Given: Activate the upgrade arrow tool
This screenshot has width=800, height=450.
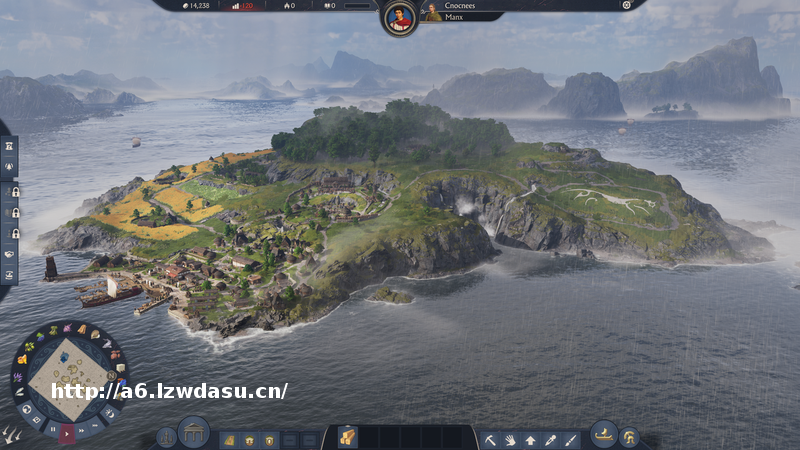Looking at the screenshot, I should point(530,439).
